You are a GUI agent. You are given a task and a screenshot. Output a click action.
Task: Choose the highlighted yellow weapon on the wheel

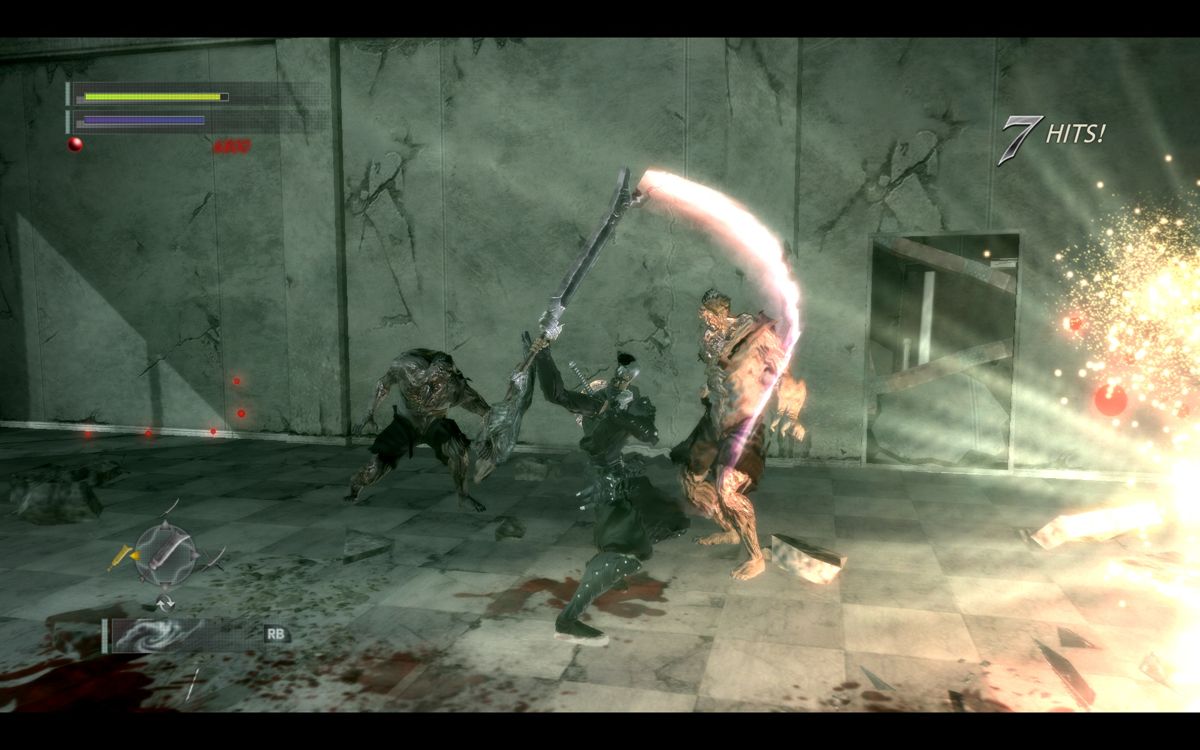pos(124,553)
